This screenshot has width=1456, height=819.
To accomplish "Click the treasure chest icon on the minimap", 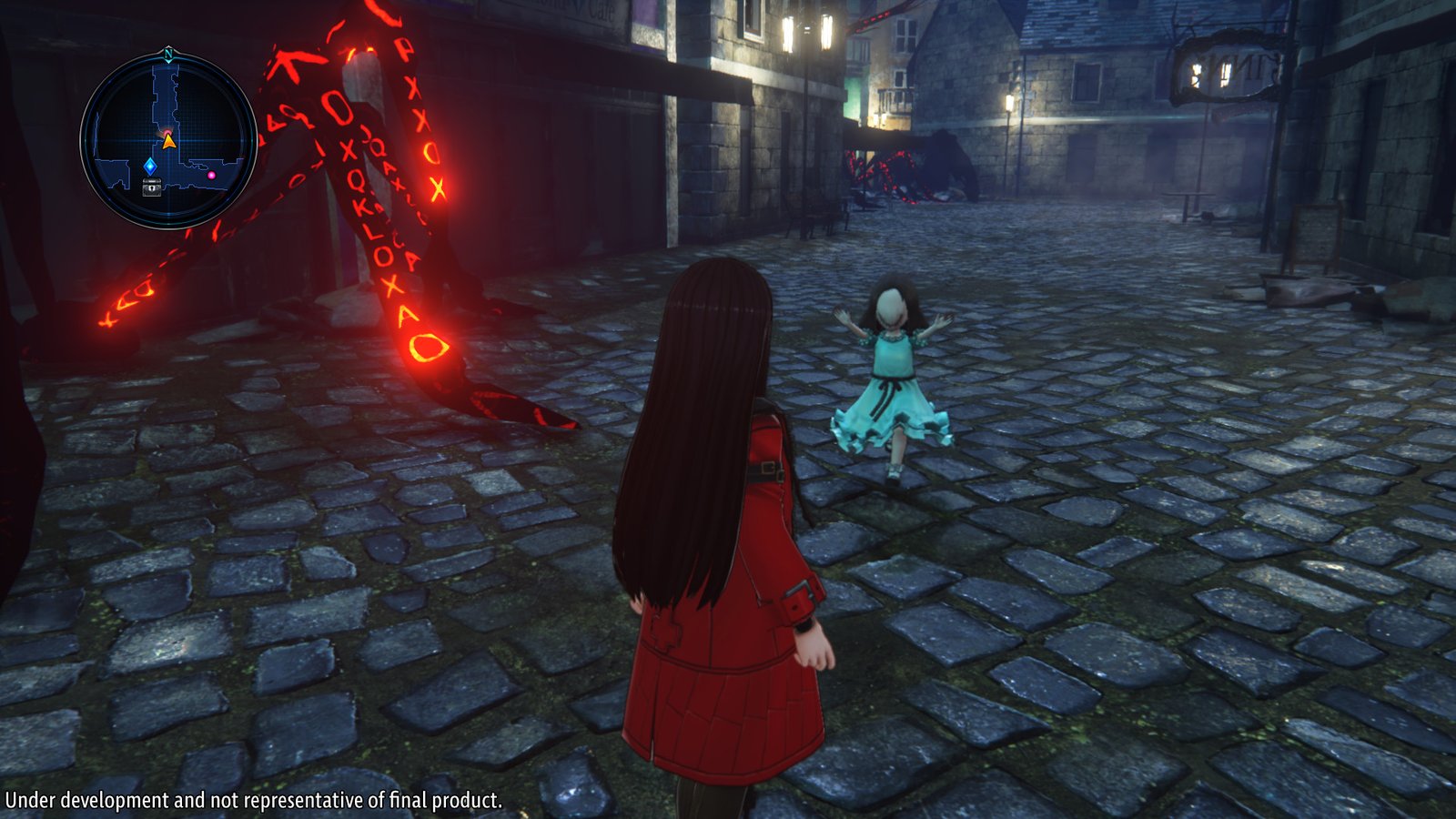I will click(x=151, y=187).
